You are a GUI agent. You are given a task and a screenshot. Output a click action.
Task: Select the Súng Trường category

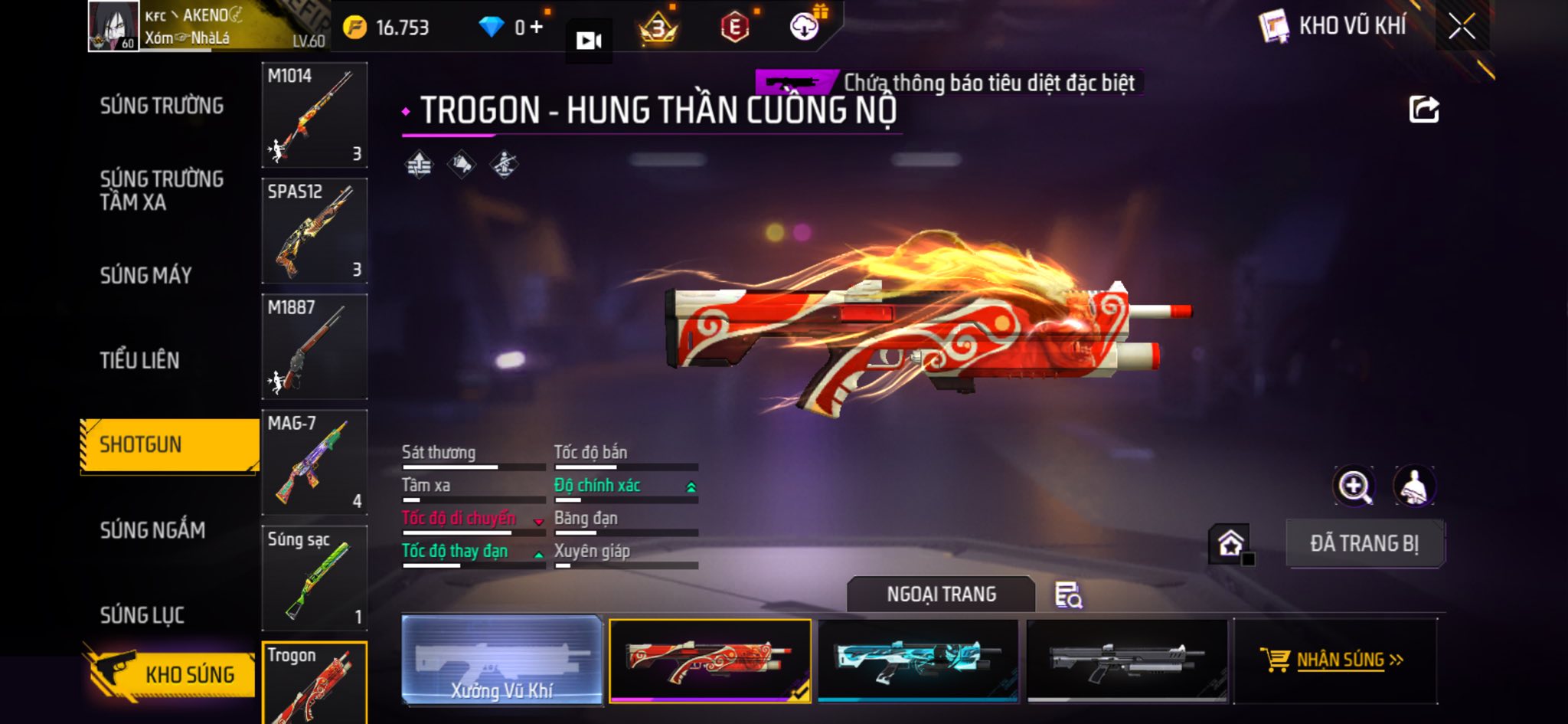point(162,106)
